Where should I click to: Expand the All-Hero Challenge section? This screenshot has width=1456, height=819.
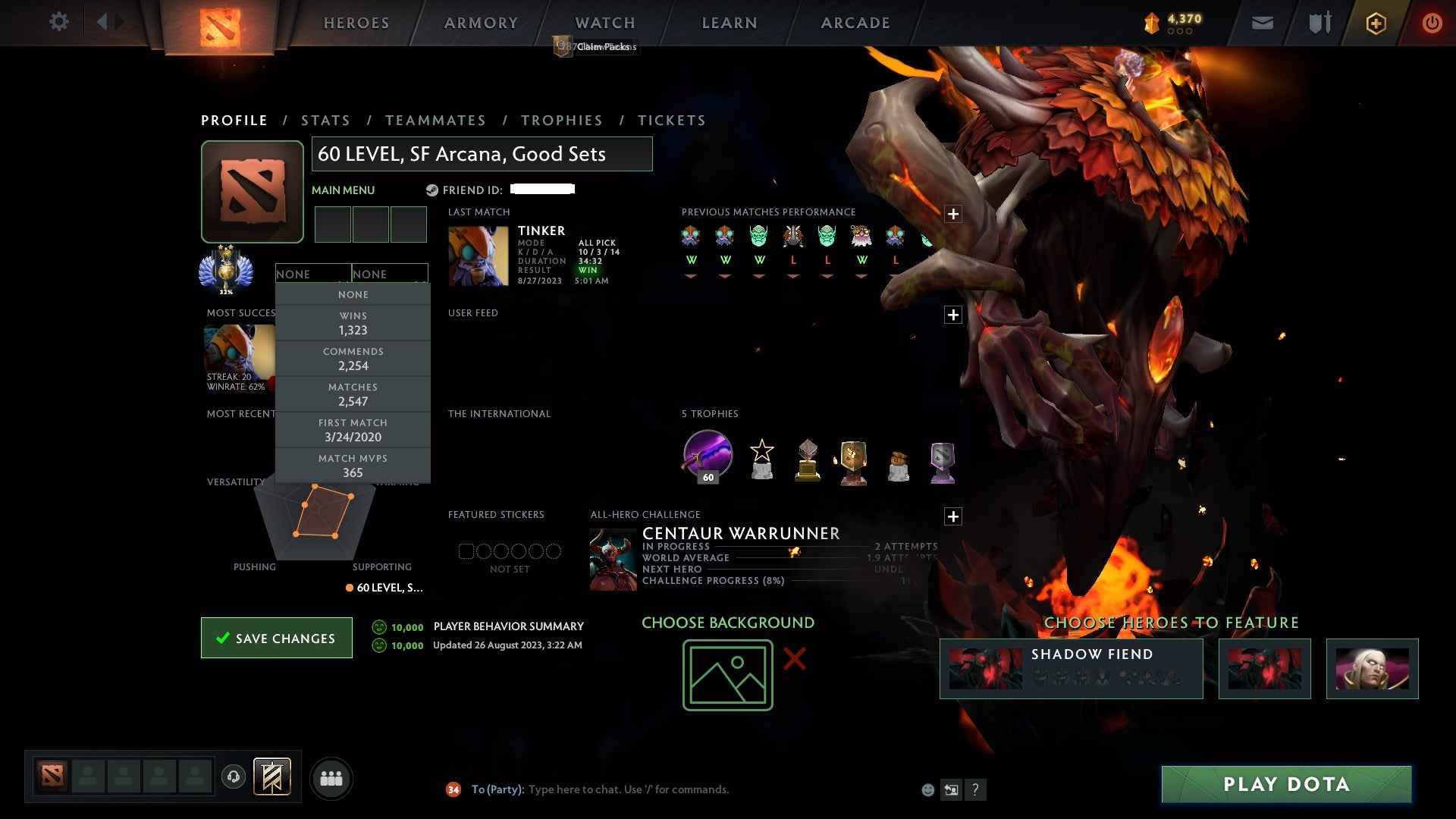(x=952, y=517)
